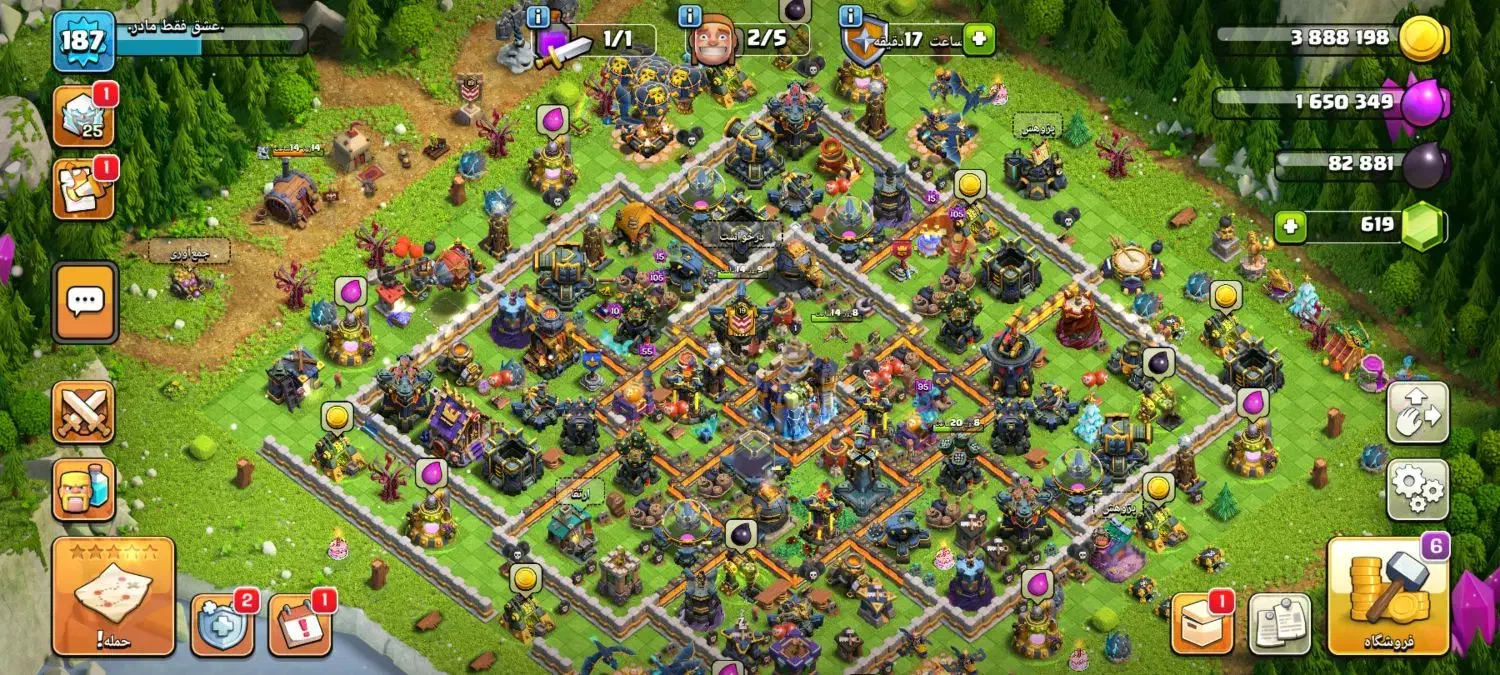Screen dimensions: 1500x675
Task: Open the calendar events button
Action: coord(299,625)
